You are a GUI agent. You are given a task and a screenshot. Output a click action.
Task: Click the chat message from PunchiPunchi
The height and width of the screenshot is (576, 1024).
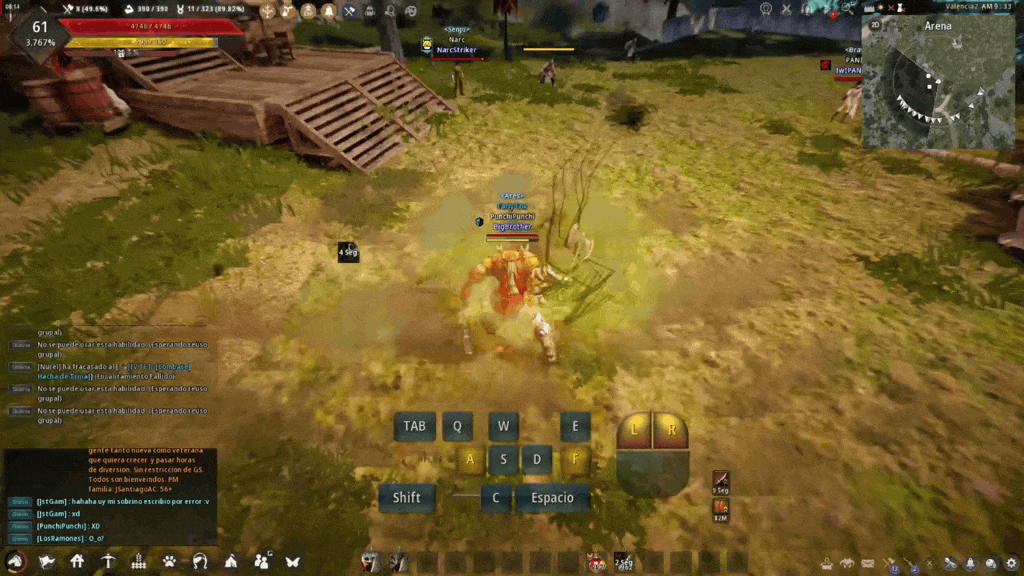(x=68, y=525)
